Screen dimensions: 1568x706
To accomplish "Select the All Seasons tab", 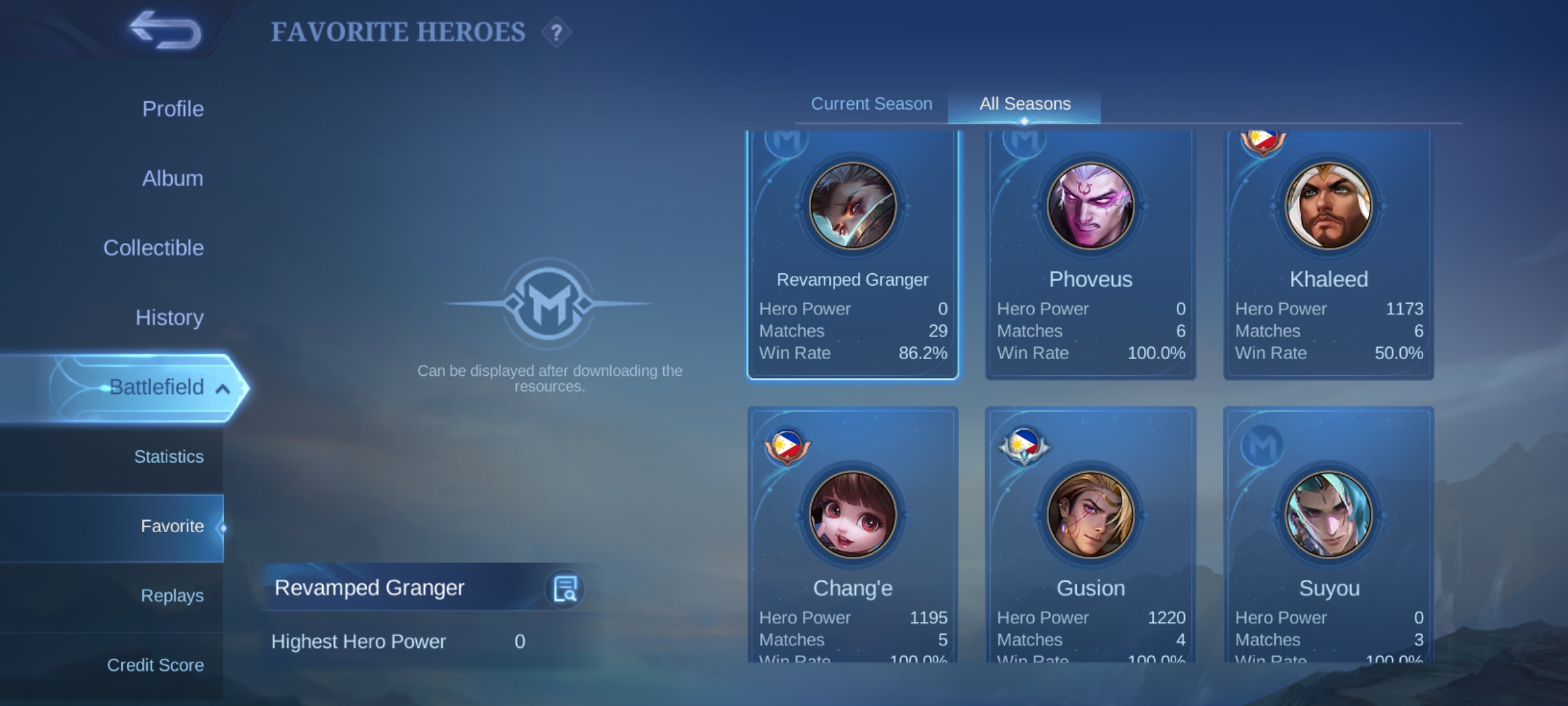I will click(x=1024, y=103).
